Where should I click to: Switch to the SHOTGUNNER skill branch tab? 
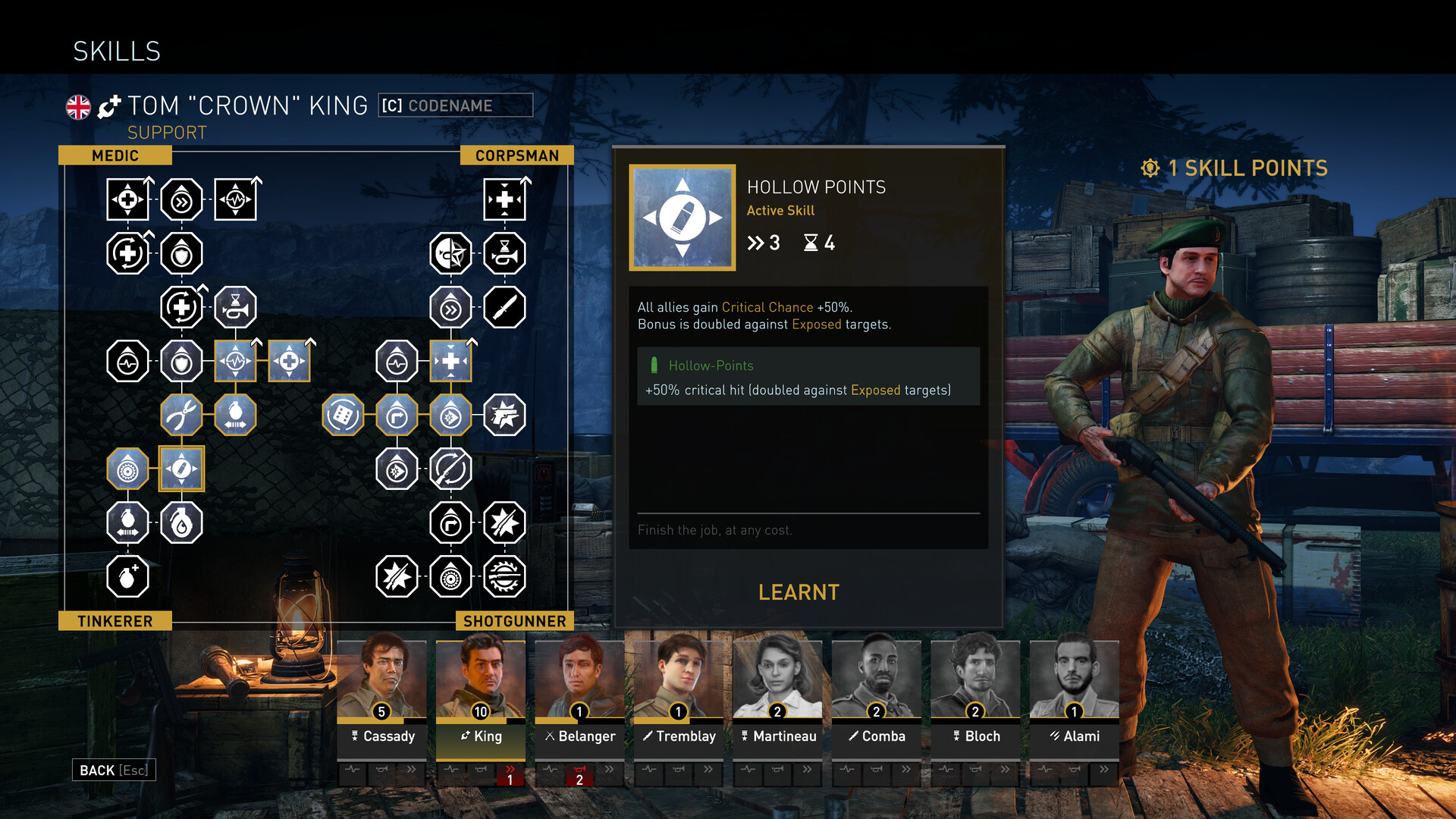[513, 621]
